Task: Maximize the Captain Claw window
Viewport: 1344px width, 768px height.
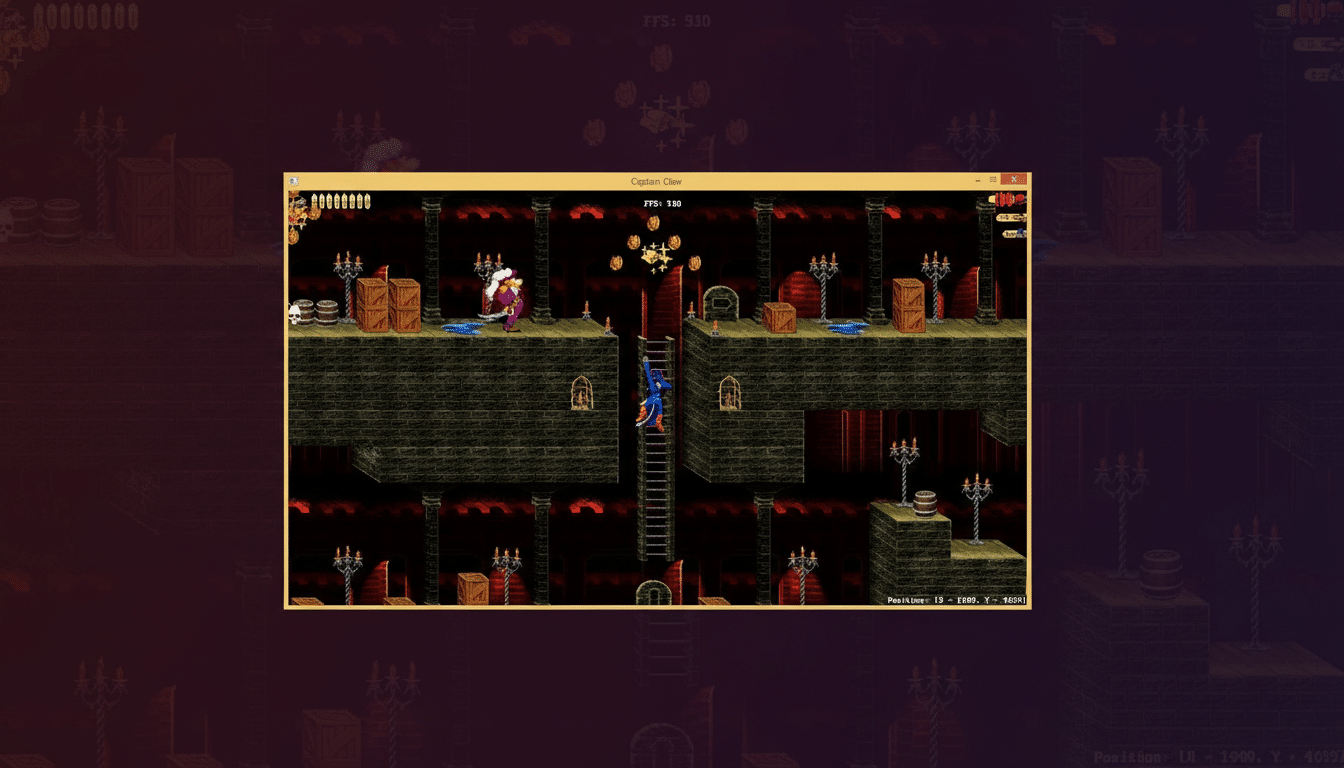Action: pos(994,179)
